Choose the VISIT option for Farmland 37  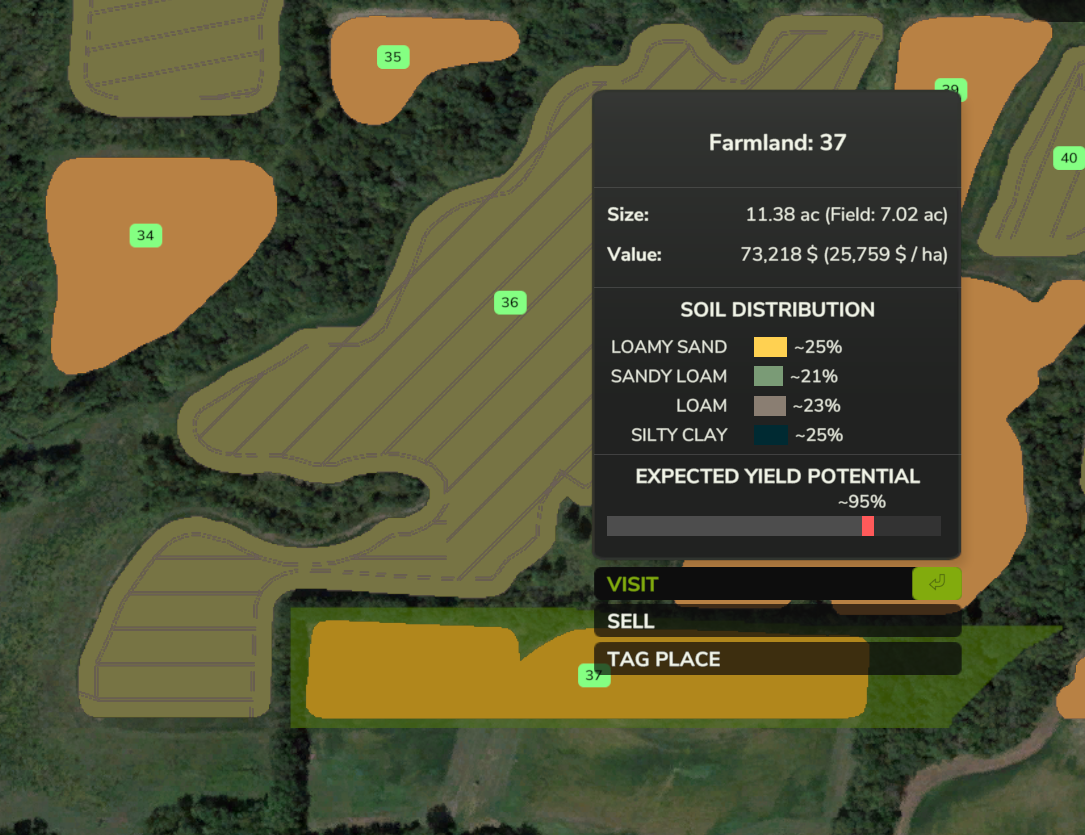[x=752, y=584]
